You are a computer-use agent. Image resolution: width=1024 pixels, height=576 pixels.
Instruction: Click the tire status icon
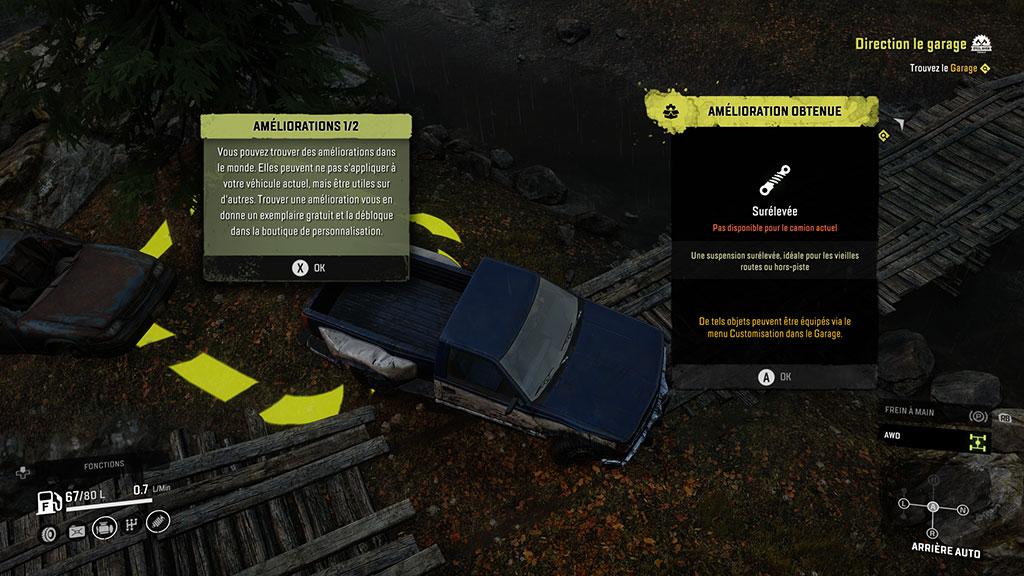pyautogui.click(x=48, y=532)
